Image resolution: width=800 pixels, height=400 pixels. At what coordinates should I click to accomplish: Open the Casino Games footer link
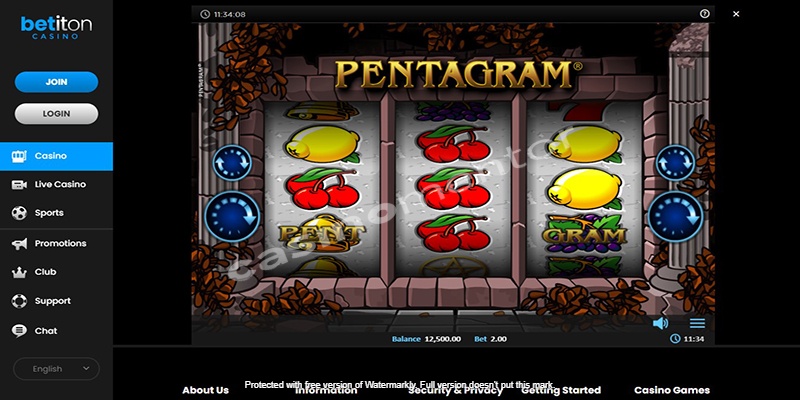click(672, 390)
